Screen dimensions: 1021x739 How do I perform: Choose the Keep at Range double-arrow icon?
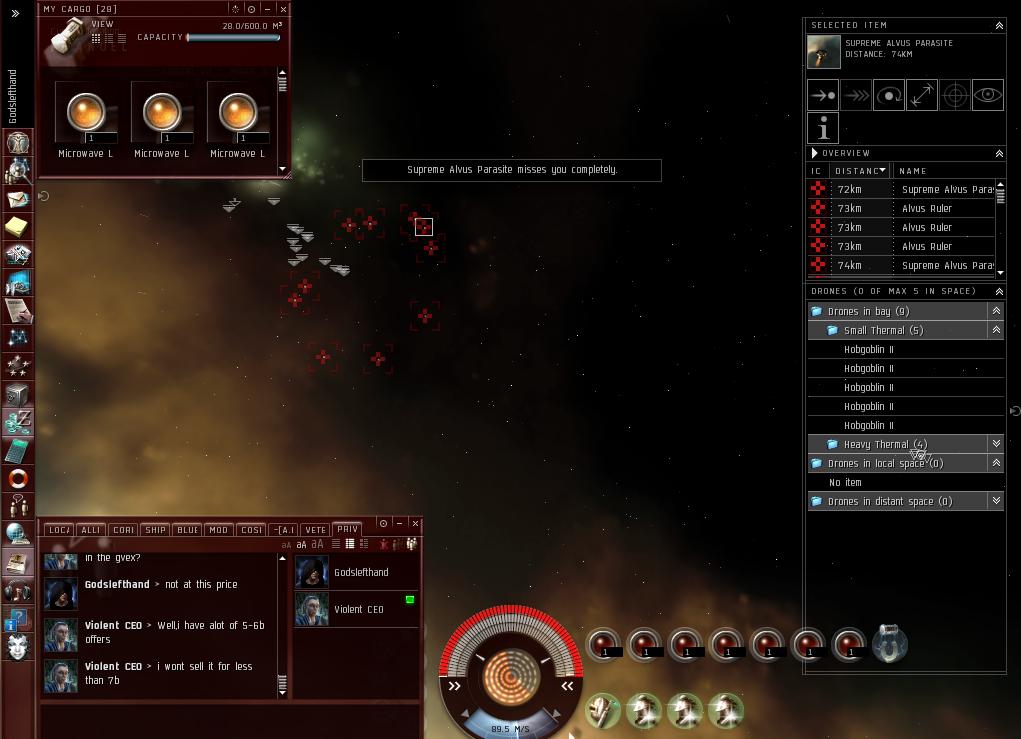(922, 96)
